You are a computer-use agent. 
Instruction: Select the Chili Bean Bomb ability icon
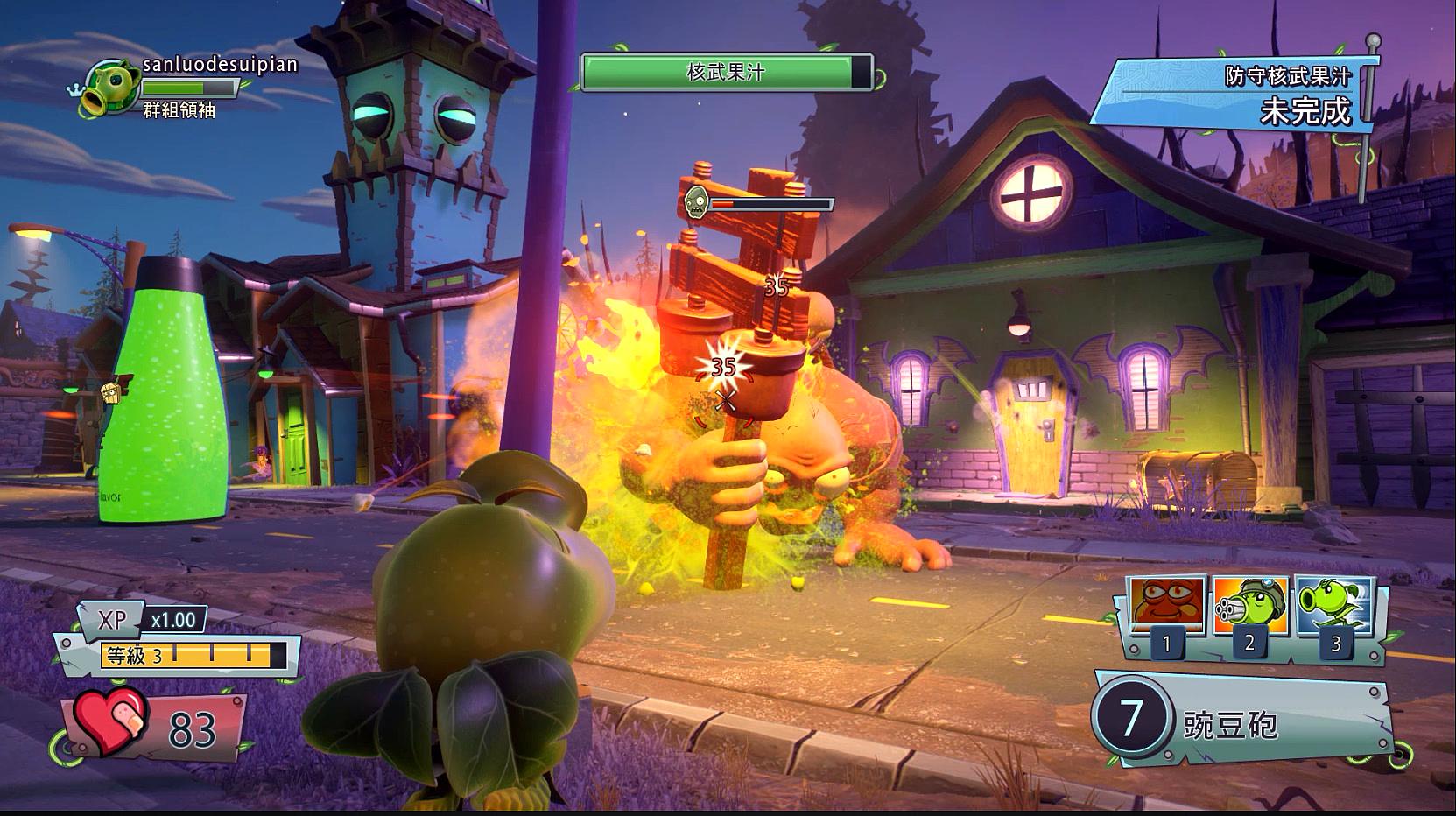pos(1168,605)
